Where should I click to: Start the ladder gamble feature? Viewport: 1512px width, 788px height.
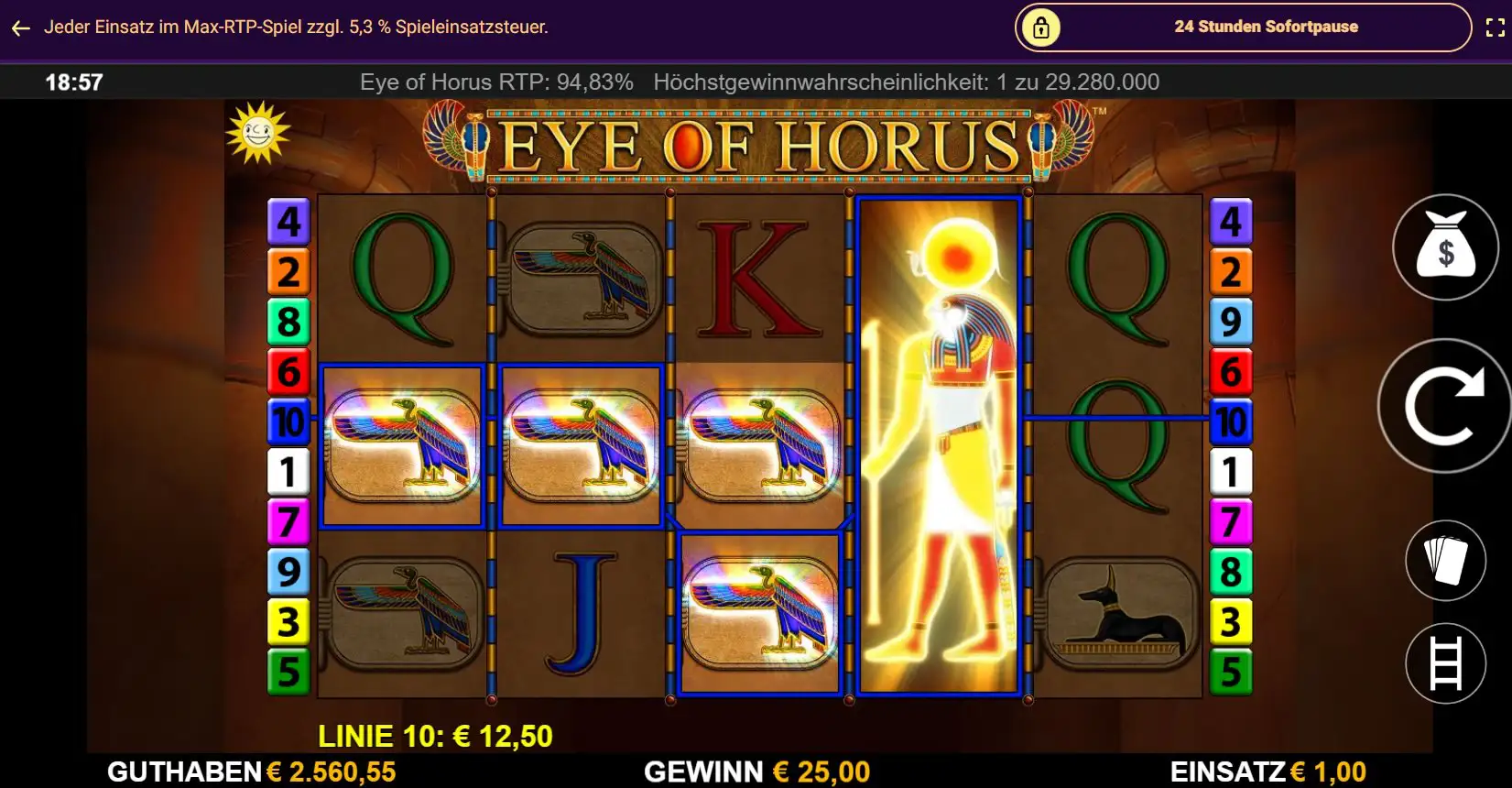pos(1445,663)
